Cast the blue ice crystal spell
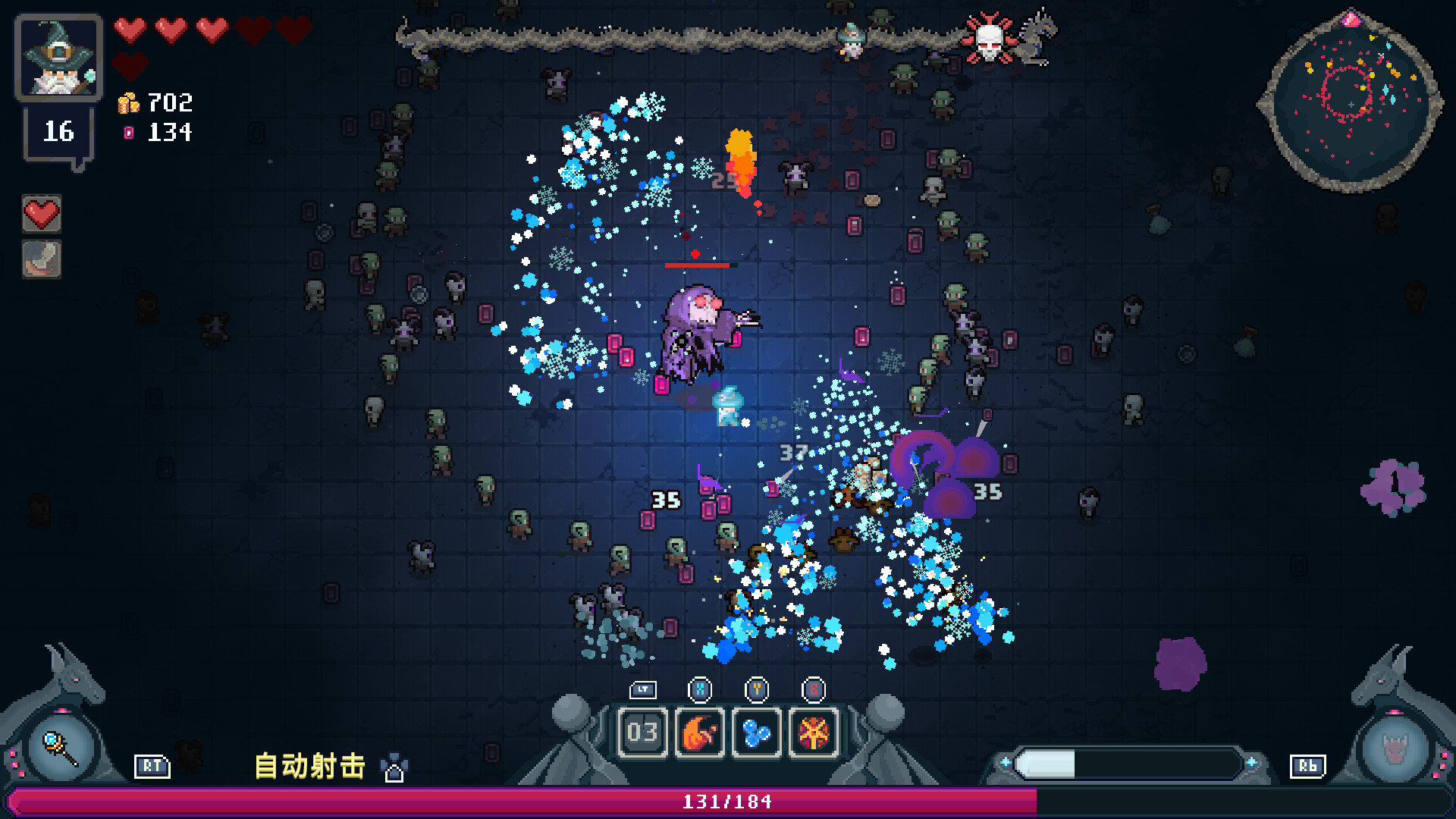Image resolution: width=1456 pixels, height=819 pixels. click(756, 732)
